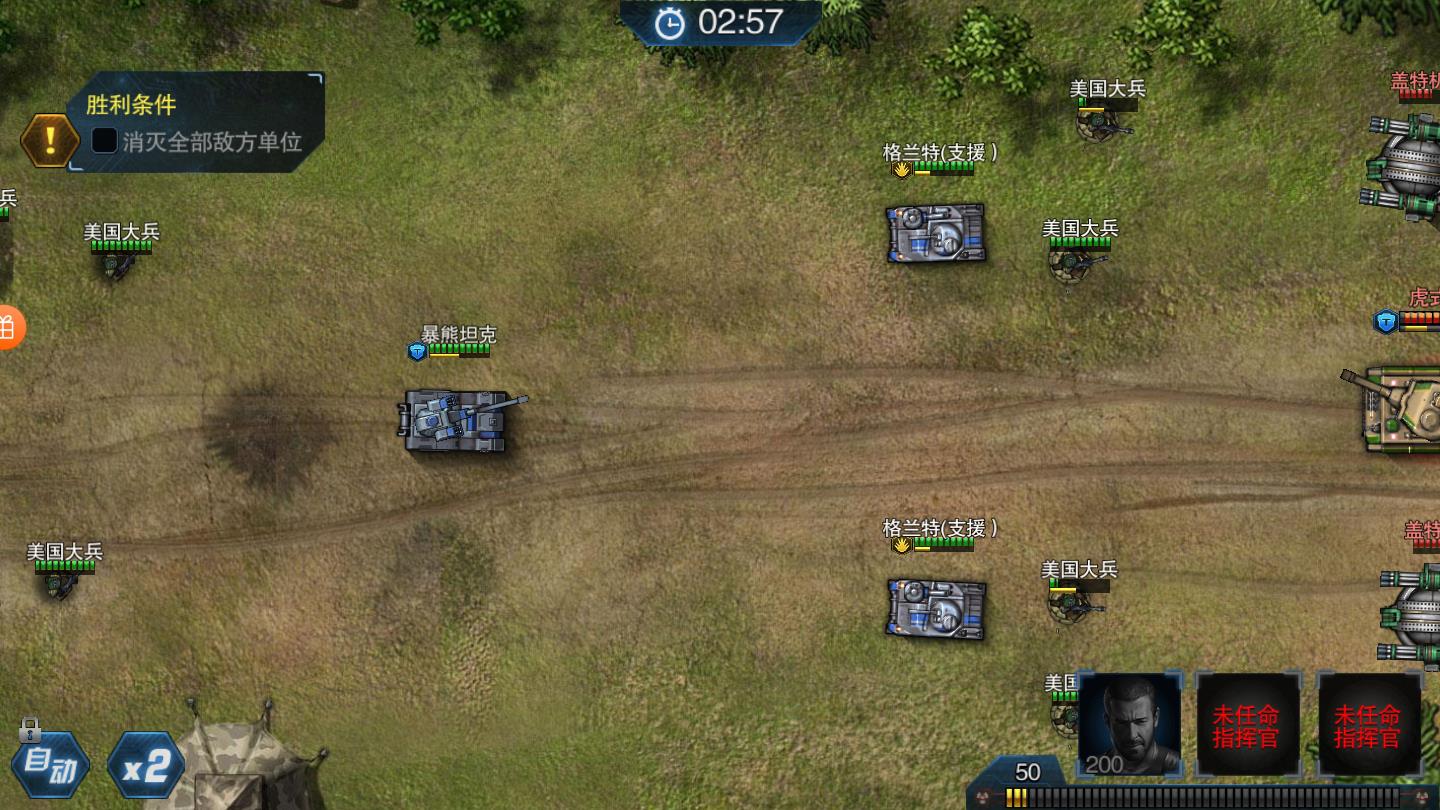Click the yellow exclamation mark objective icon
This screenshot has width=1440, height=810.
[50, 140]
